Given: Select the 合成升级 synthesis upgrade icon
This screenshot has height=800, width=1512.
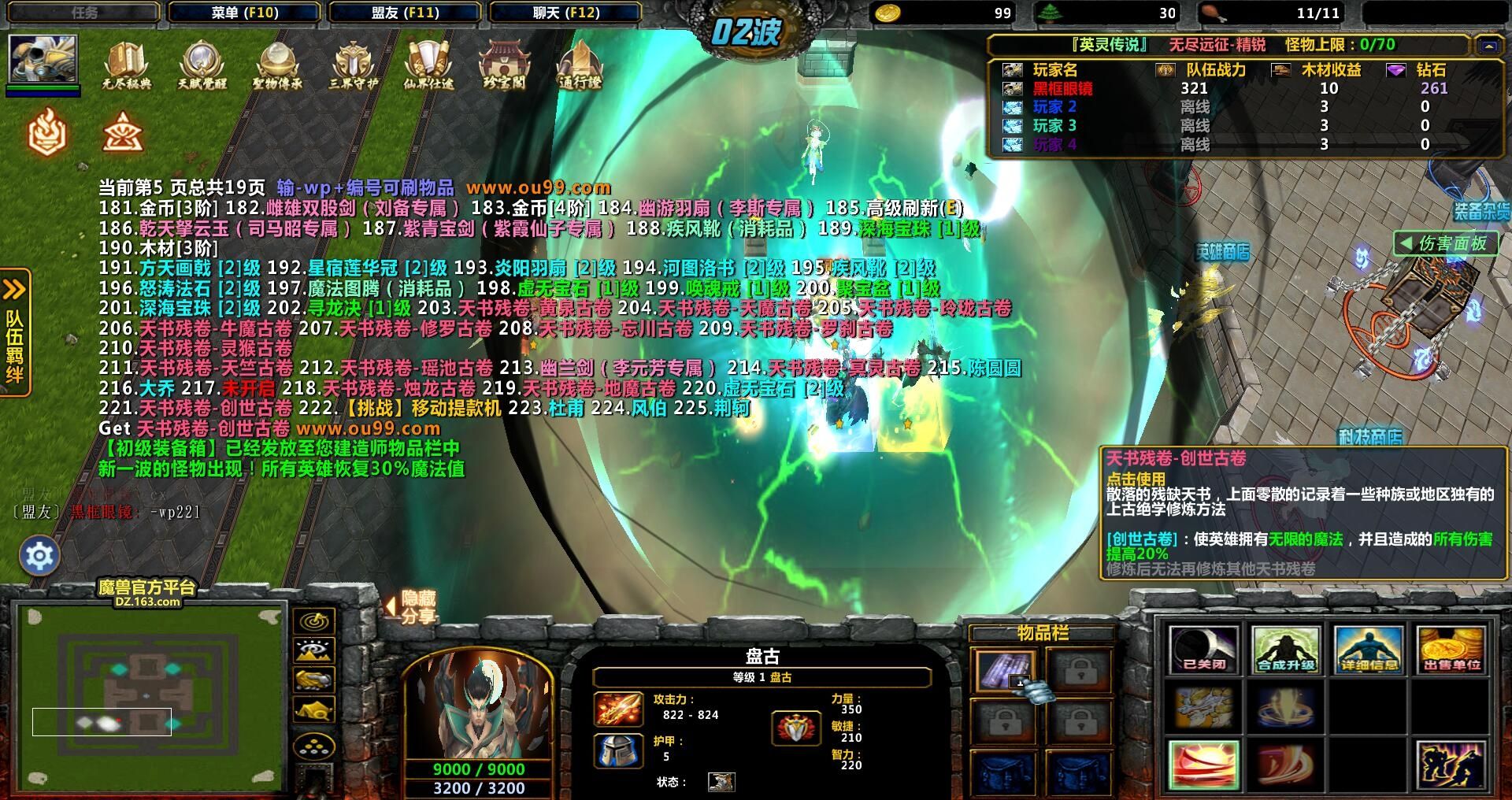Looking at the screenshot, I should click(1288, 649).
